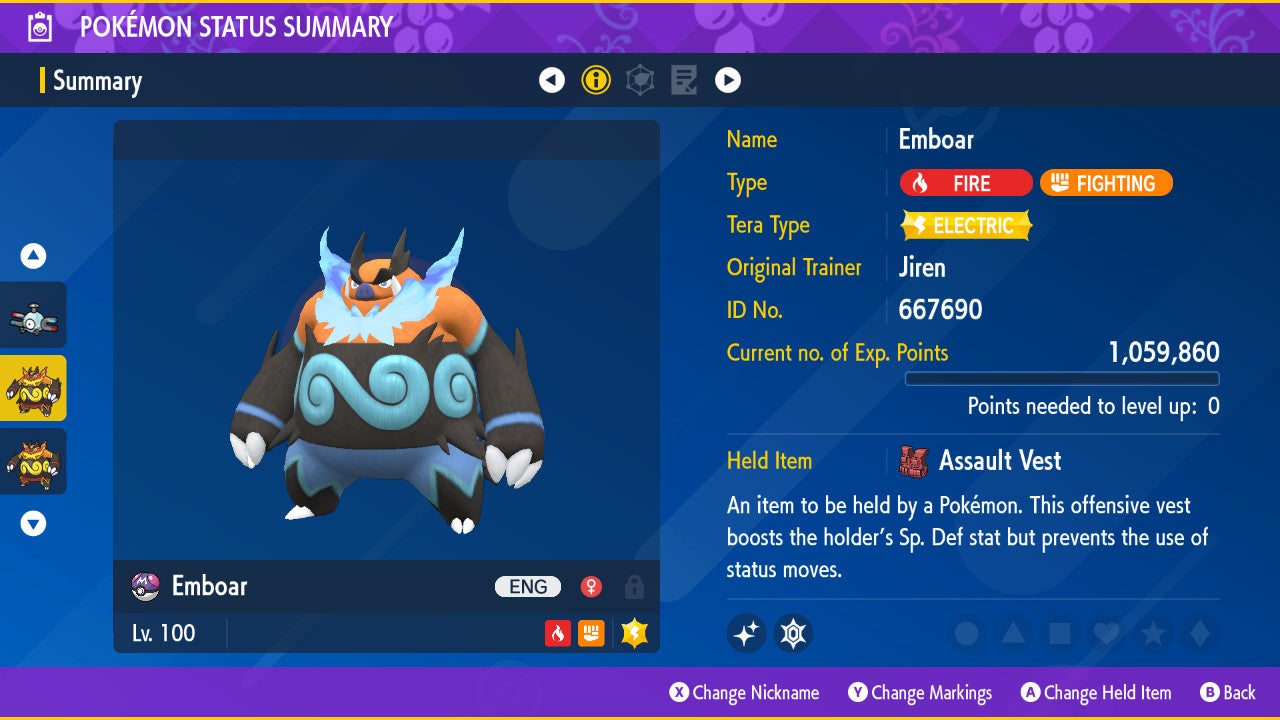Screen dimensions: 1280x720
Task: Select the Magnezone party thumbnail
Action: point(34,315)
